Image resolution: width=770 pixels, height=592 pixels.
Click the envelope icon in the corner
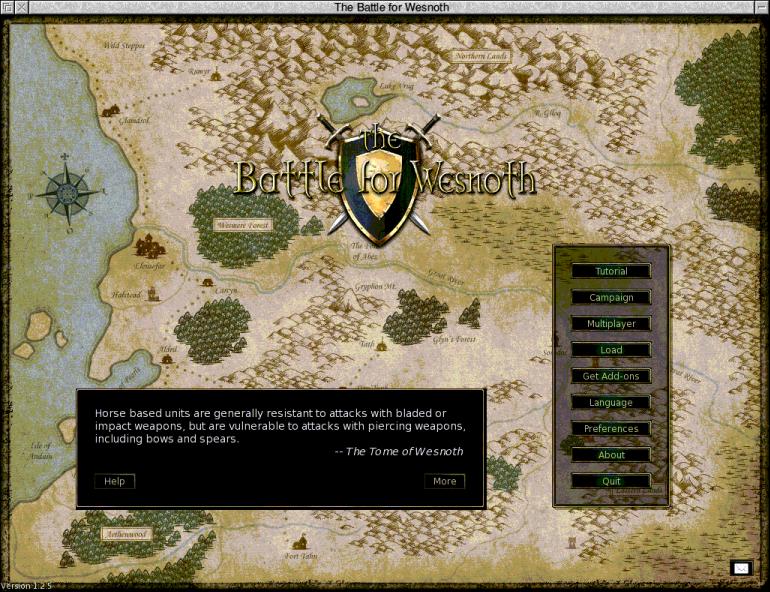click(x=741, y=568)
